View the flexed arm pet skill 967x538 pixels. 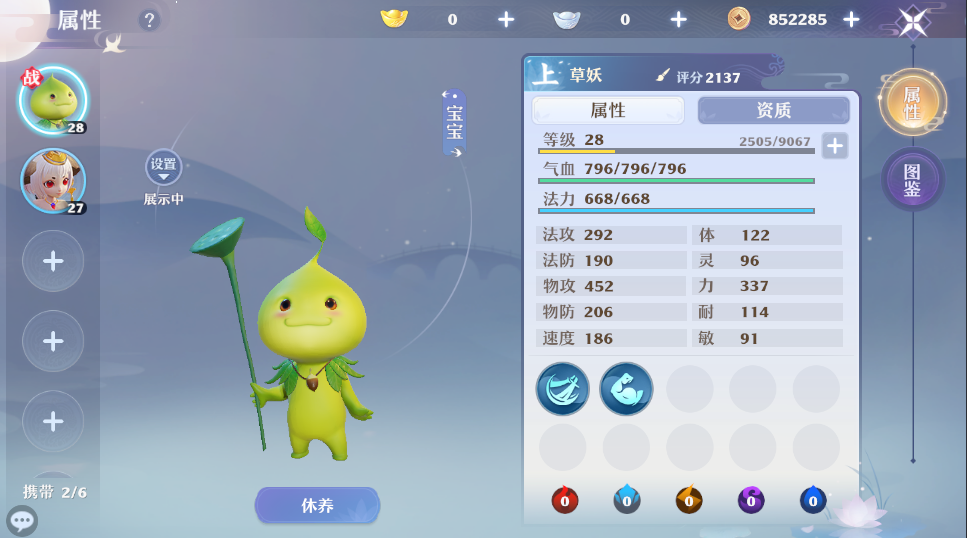click(626, 389)
